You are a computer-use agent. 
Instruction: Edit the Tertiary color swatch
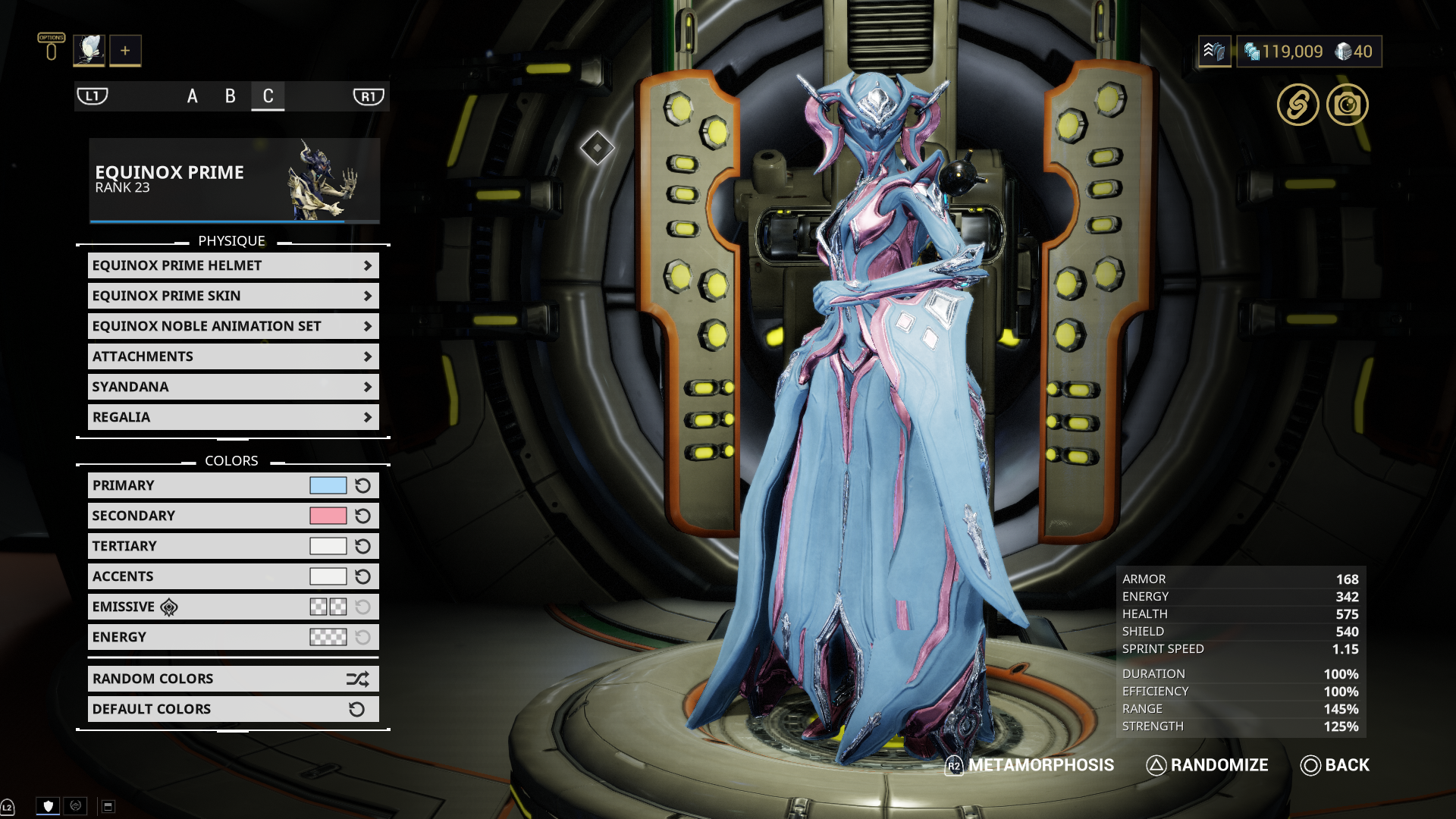328,546
